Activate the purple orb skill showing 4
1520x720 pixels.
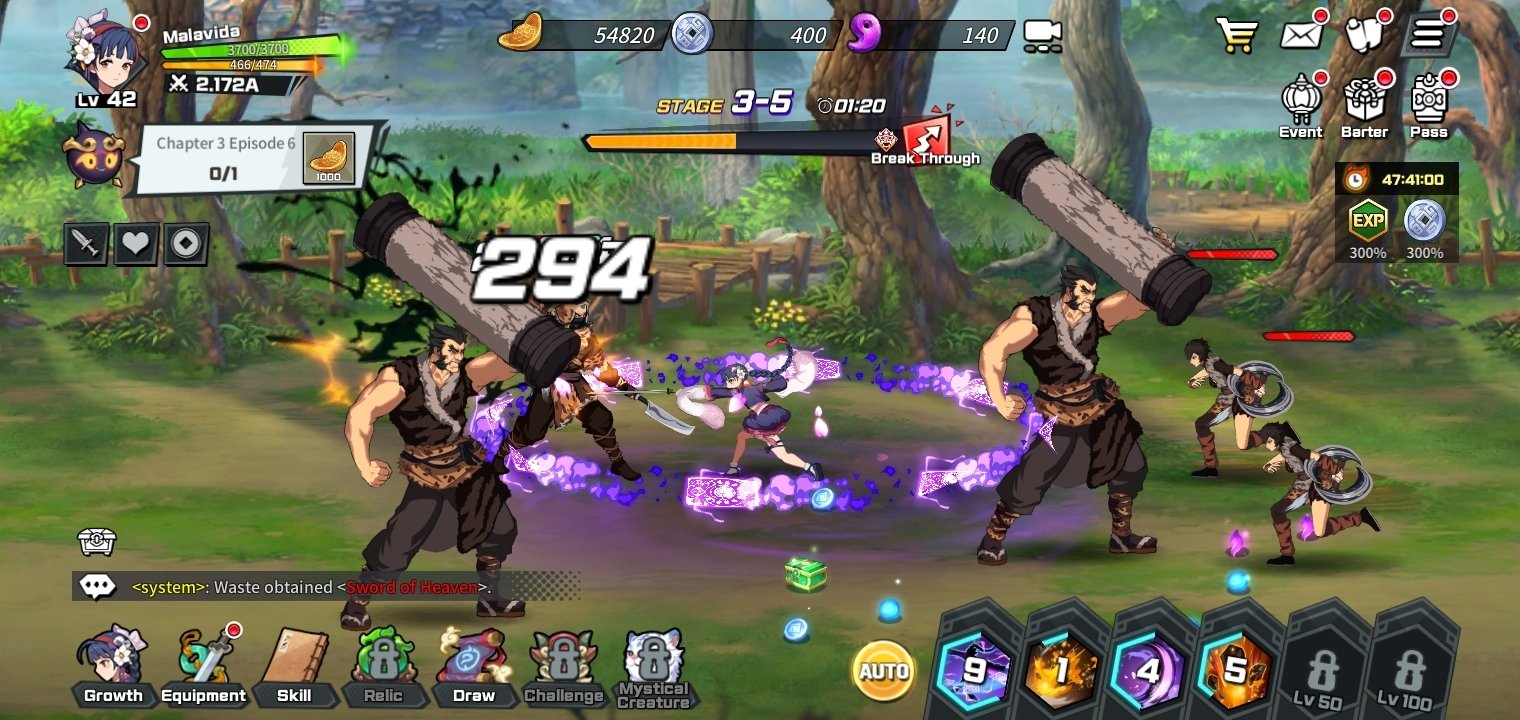pos(1149,670)
